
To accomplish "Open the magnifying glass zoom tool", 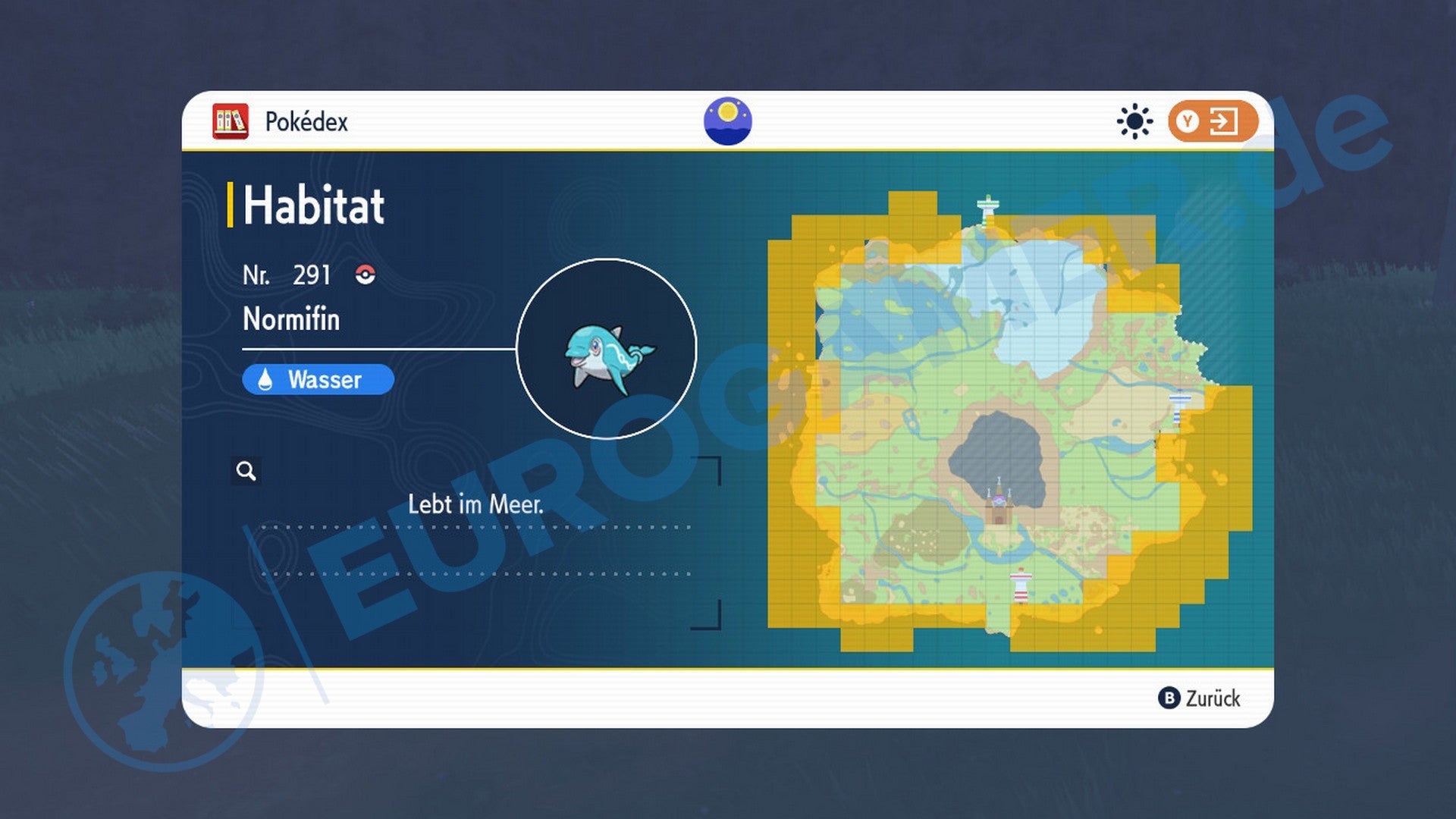I will (x=246, y=470).
